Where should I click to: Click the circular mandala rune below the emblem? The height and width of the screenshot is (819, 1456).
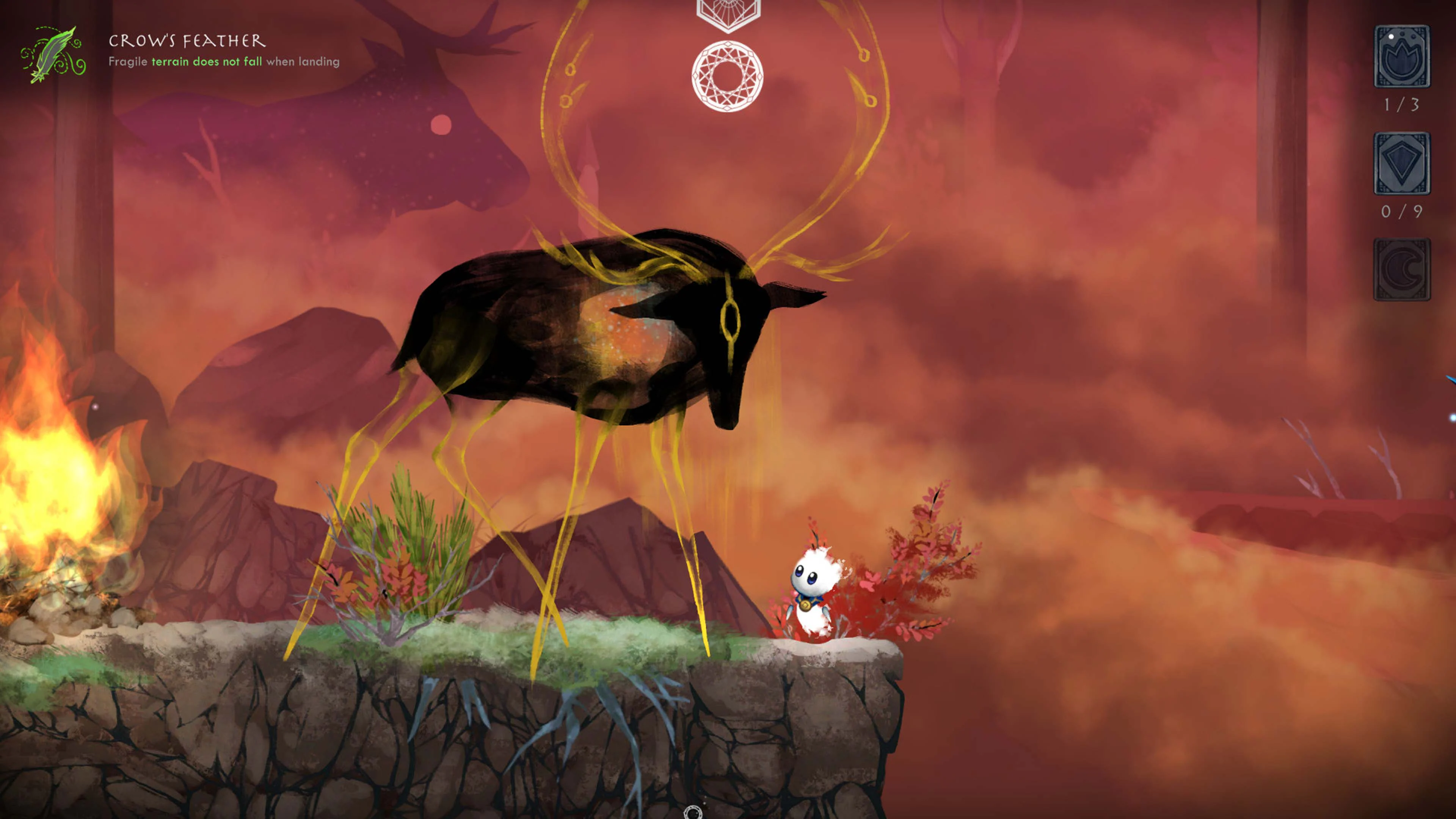pyautogui.click(x=728, y=75)
